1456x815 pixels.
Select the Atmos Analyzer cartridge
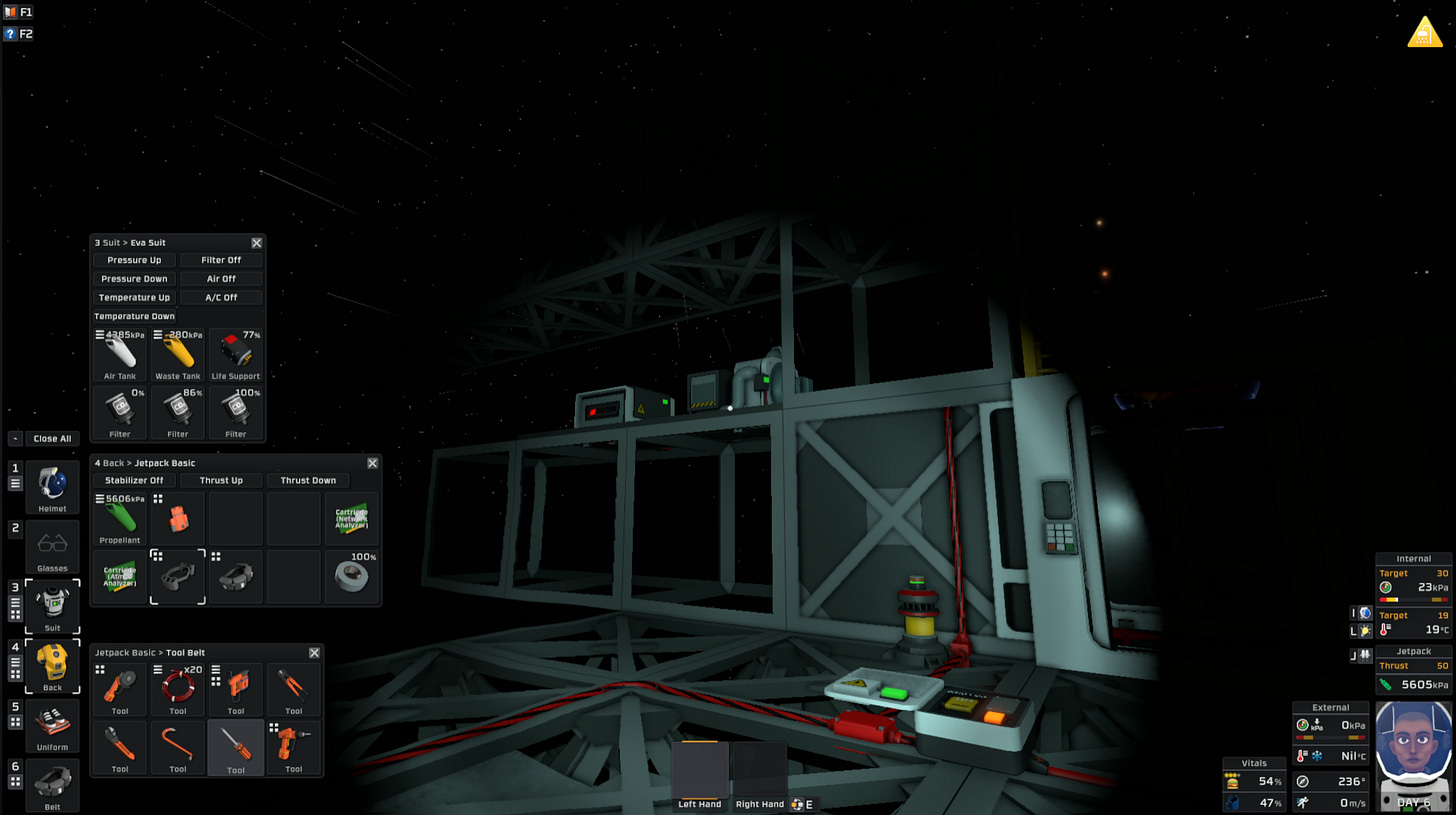coord(120,576)
